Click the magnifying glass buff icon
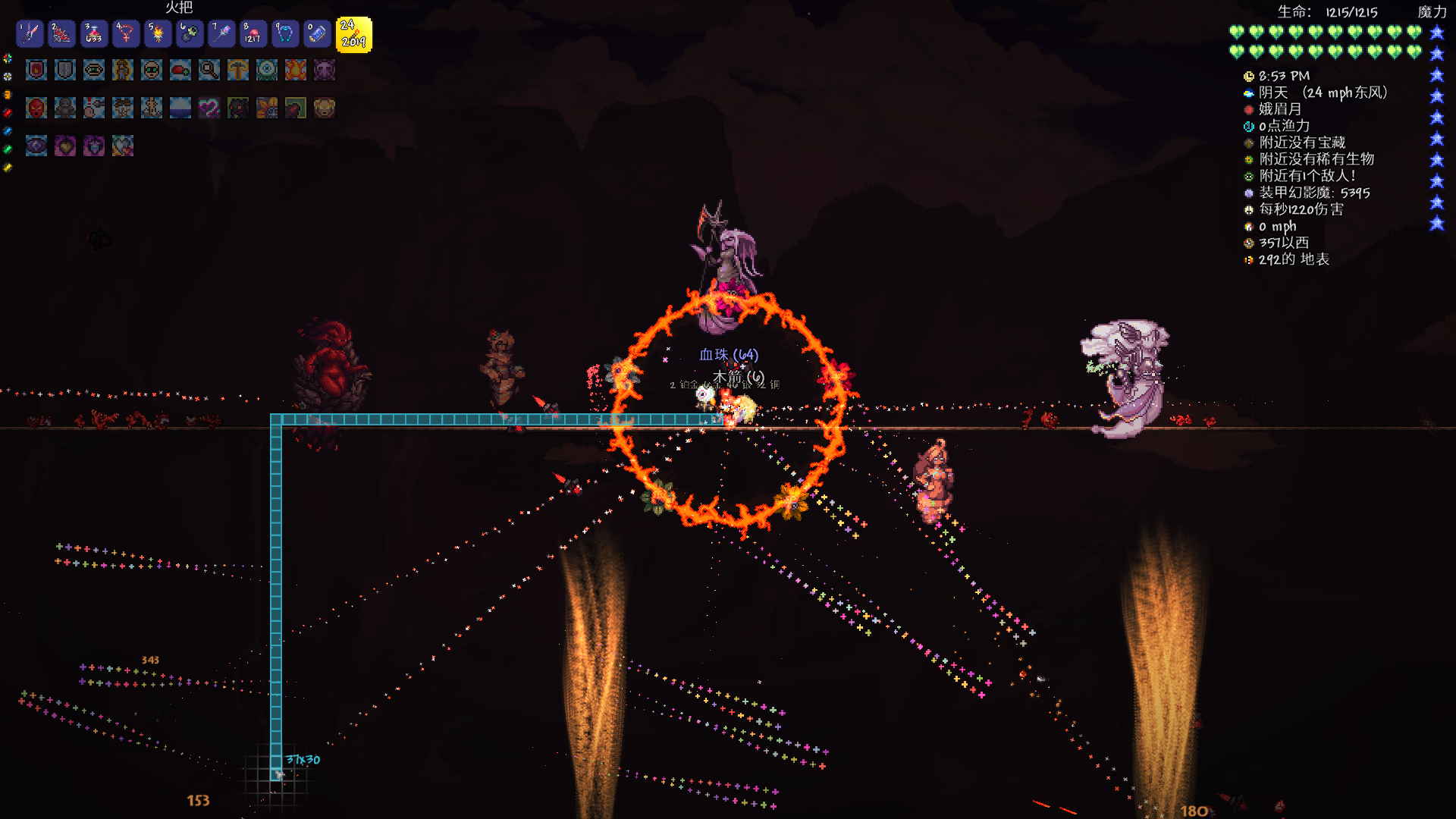The width and height of the screenshot is (1456, 819). [x=209, y=70]
